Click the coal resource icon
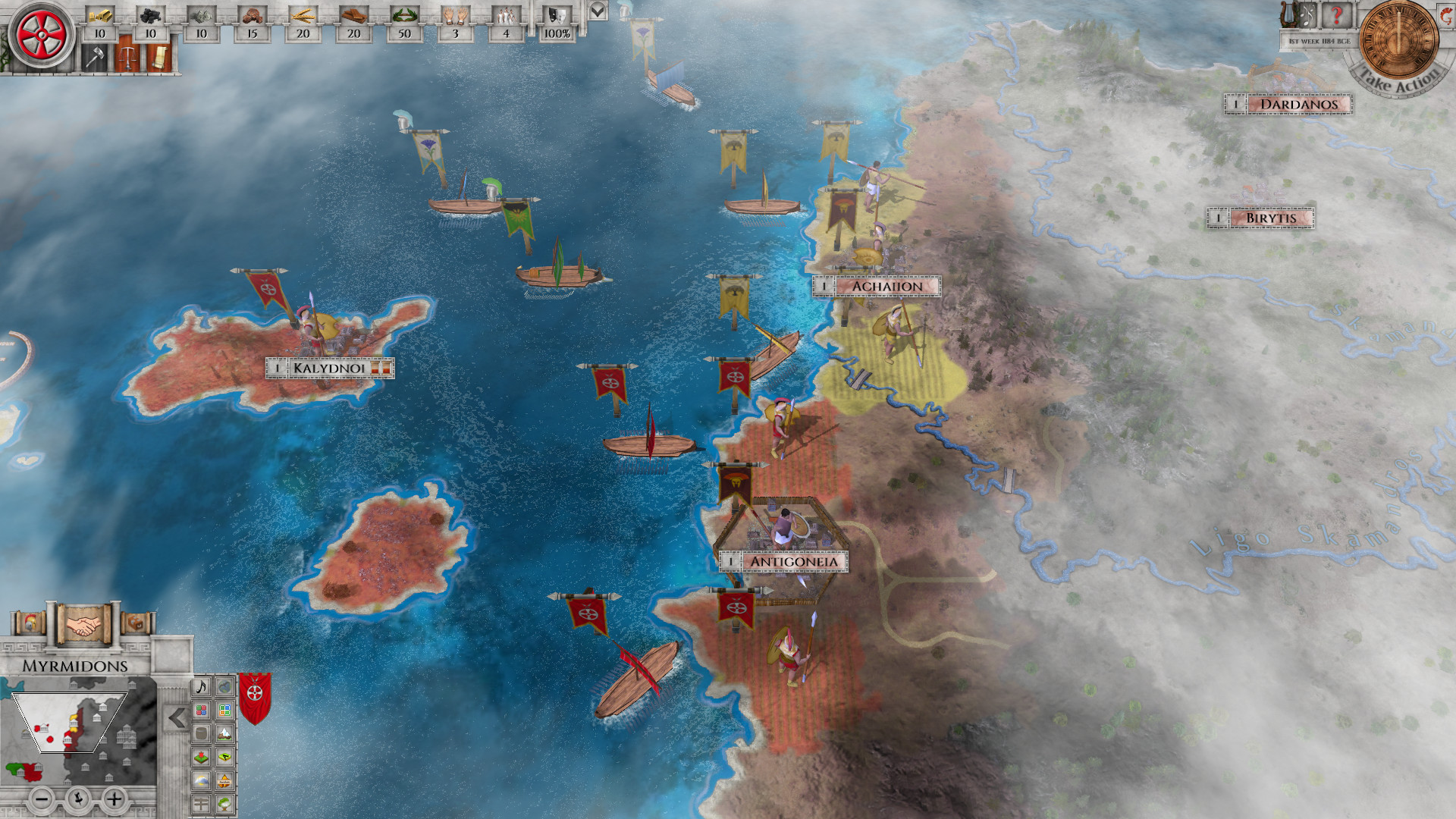This screenshot has height=819, width=1456. coord(152,15)
